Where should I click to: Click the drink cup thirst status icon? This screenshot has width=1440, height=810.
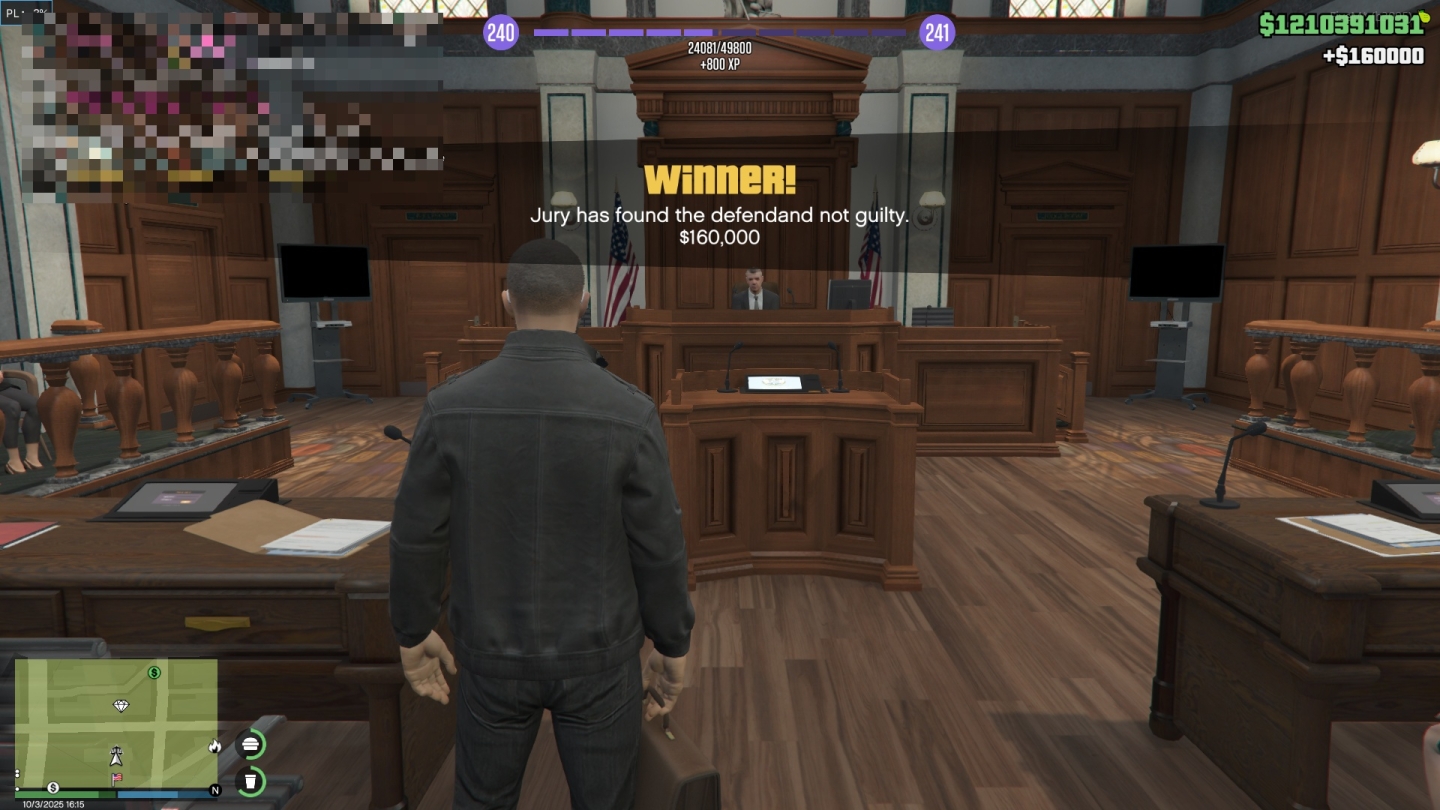[250, 782]
